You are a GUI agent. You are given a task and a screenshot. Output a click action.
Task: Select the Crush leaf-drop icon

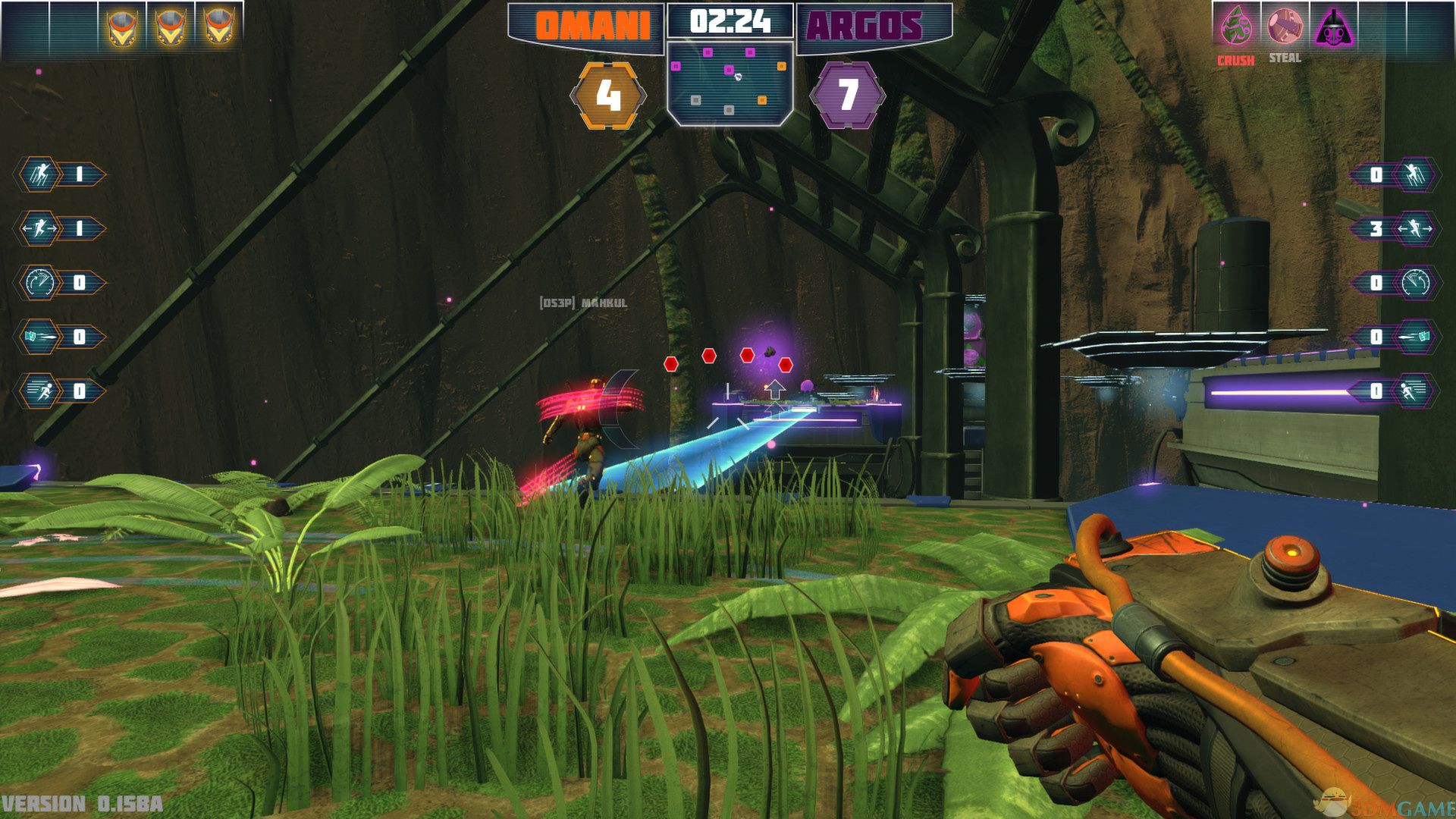1236,26
